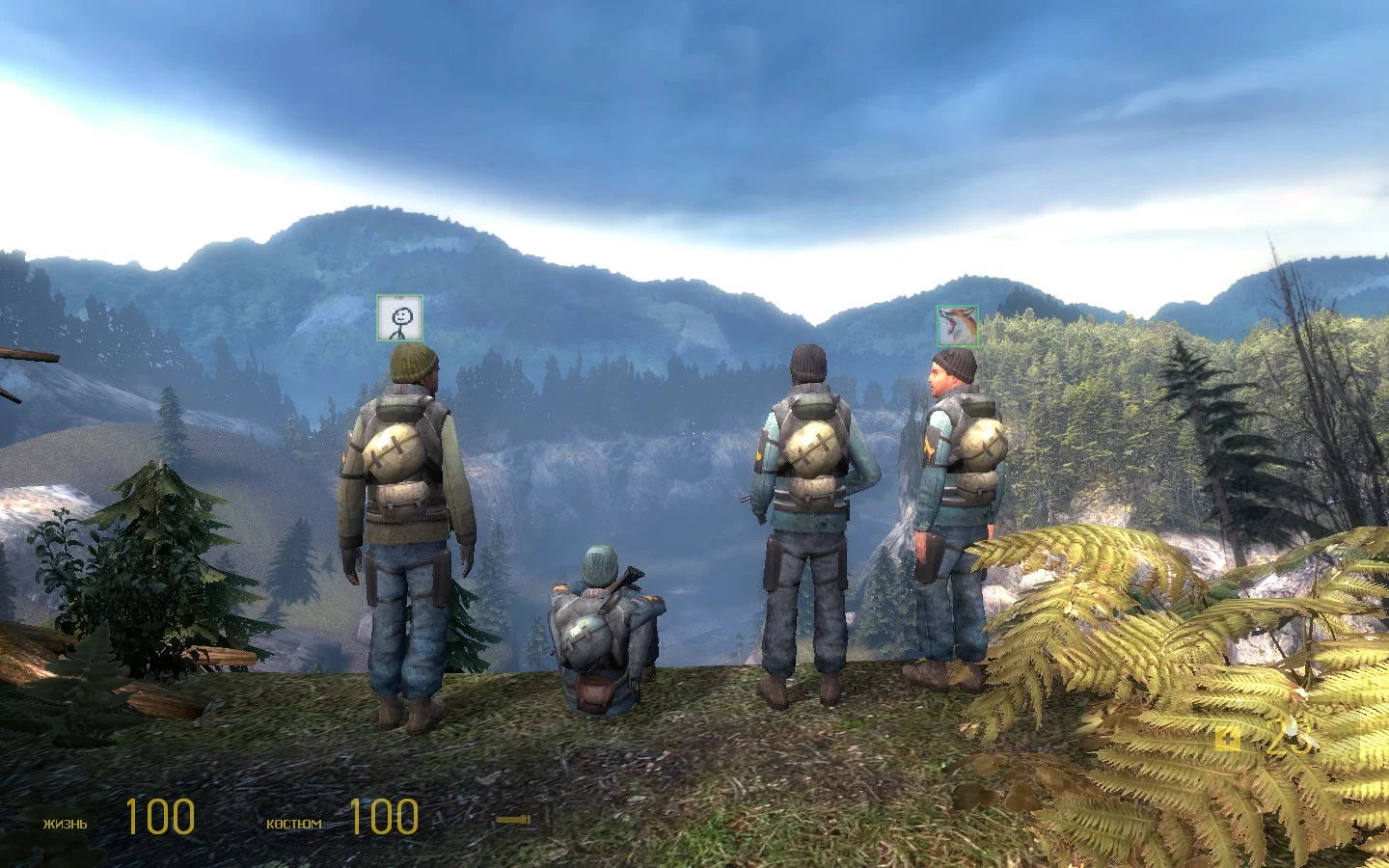Select the fox player avatar
This screenshot has height=868, width=1389.
click(x=957, y=326)
